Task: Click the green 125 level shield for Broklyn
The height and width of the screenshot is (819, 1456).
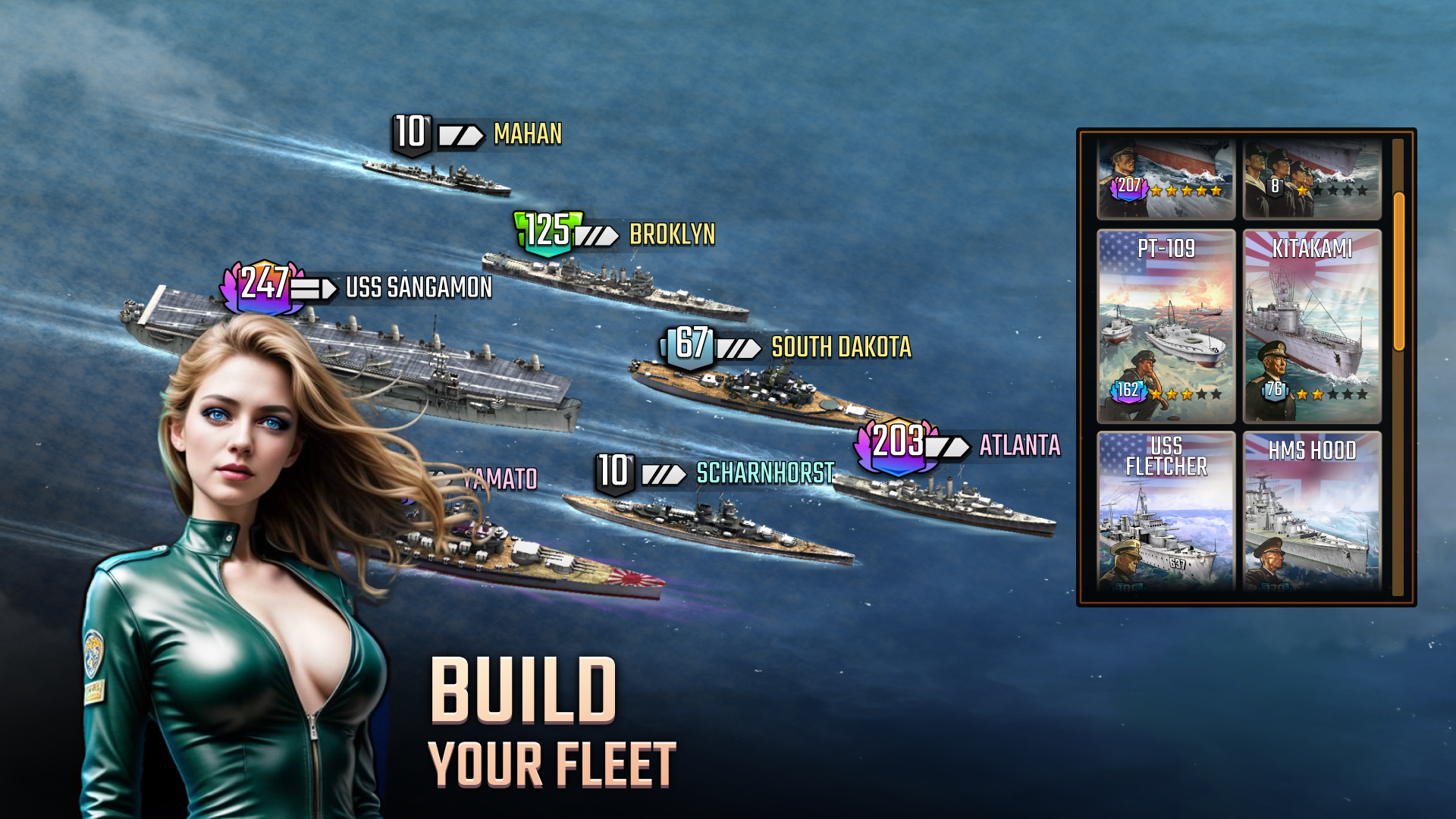Action: [546, 233]
